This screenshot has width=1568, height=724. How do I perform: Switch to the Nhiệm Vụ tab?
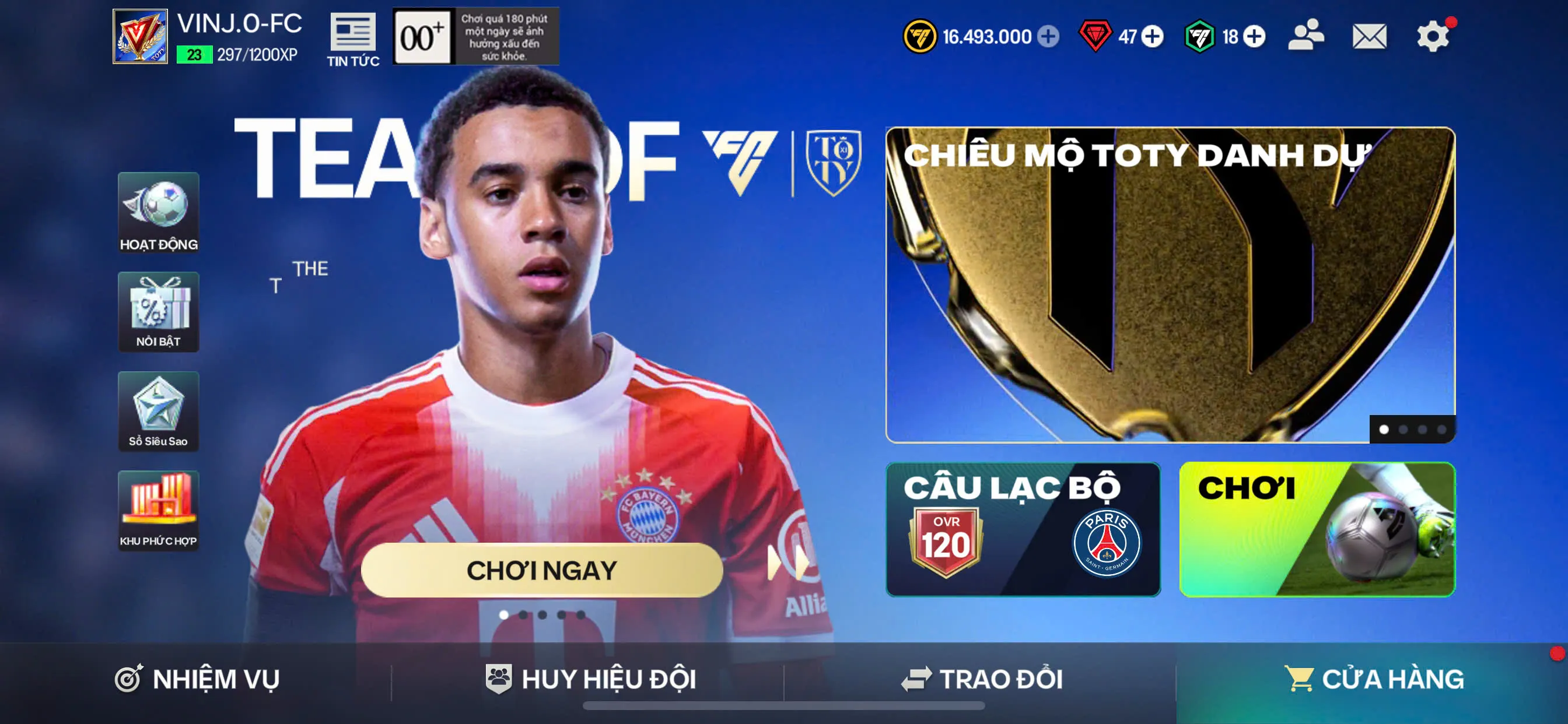click(x=197, y=679)
